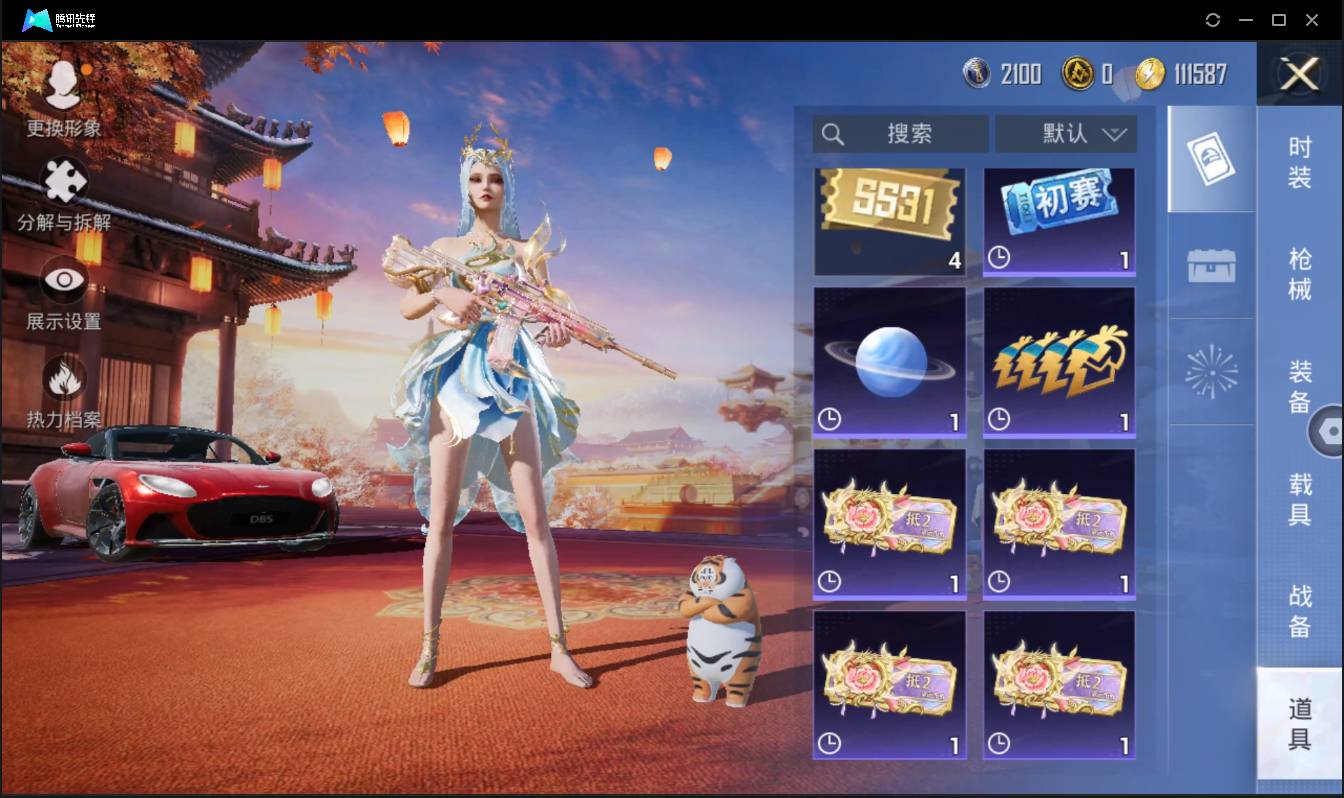Open the 默认 sort dropdown
Viewport: 1344px width, 798px height.
pos(1066,133)
